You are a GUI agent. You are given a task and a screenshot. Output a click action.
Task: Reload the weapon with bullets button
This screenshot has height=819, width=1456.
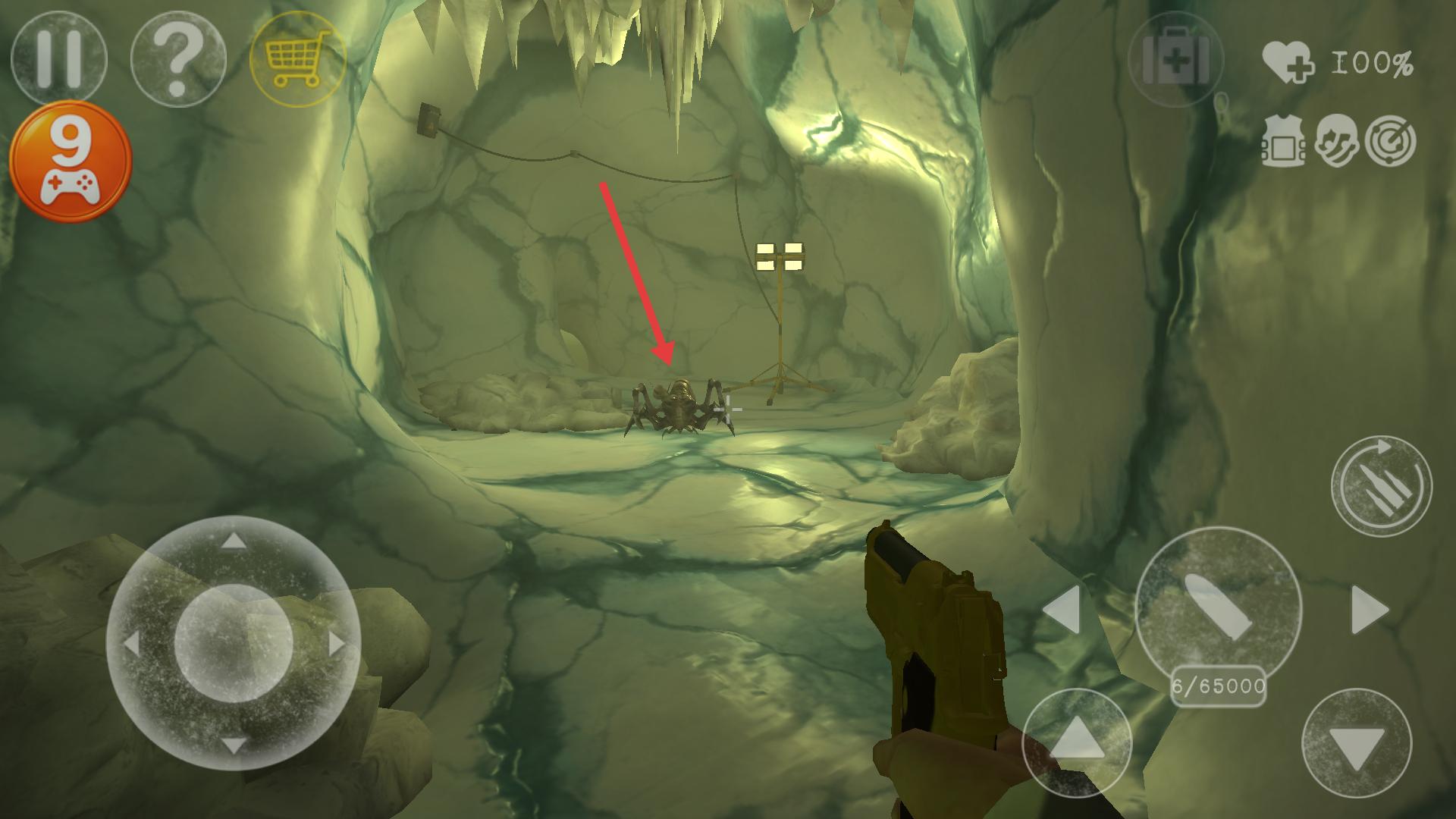click(x=1382, y=486)
